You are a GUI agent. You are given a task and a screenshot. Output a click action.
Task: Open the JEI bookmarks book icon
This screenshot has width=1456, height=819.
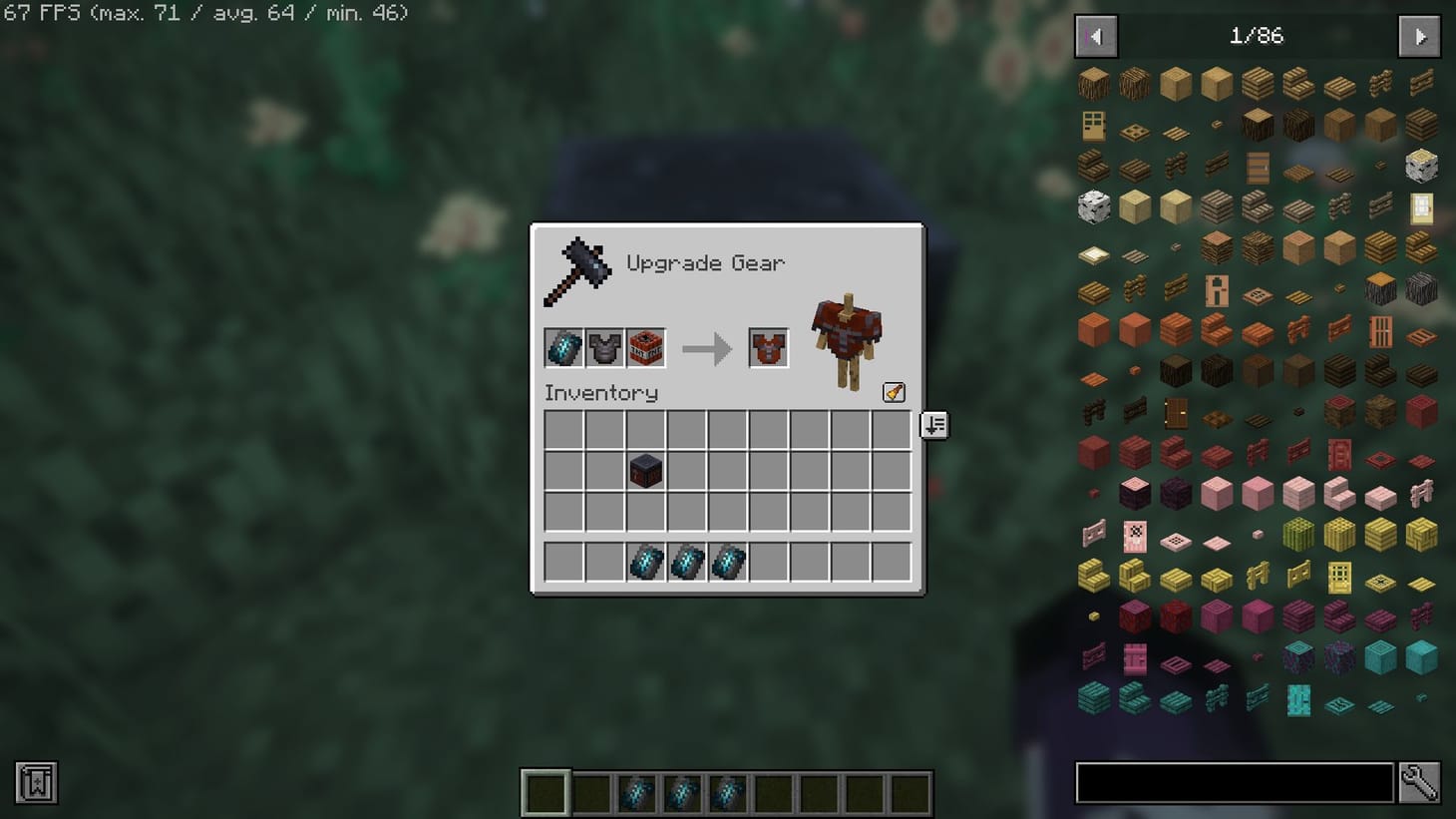(x=35, y=783)
